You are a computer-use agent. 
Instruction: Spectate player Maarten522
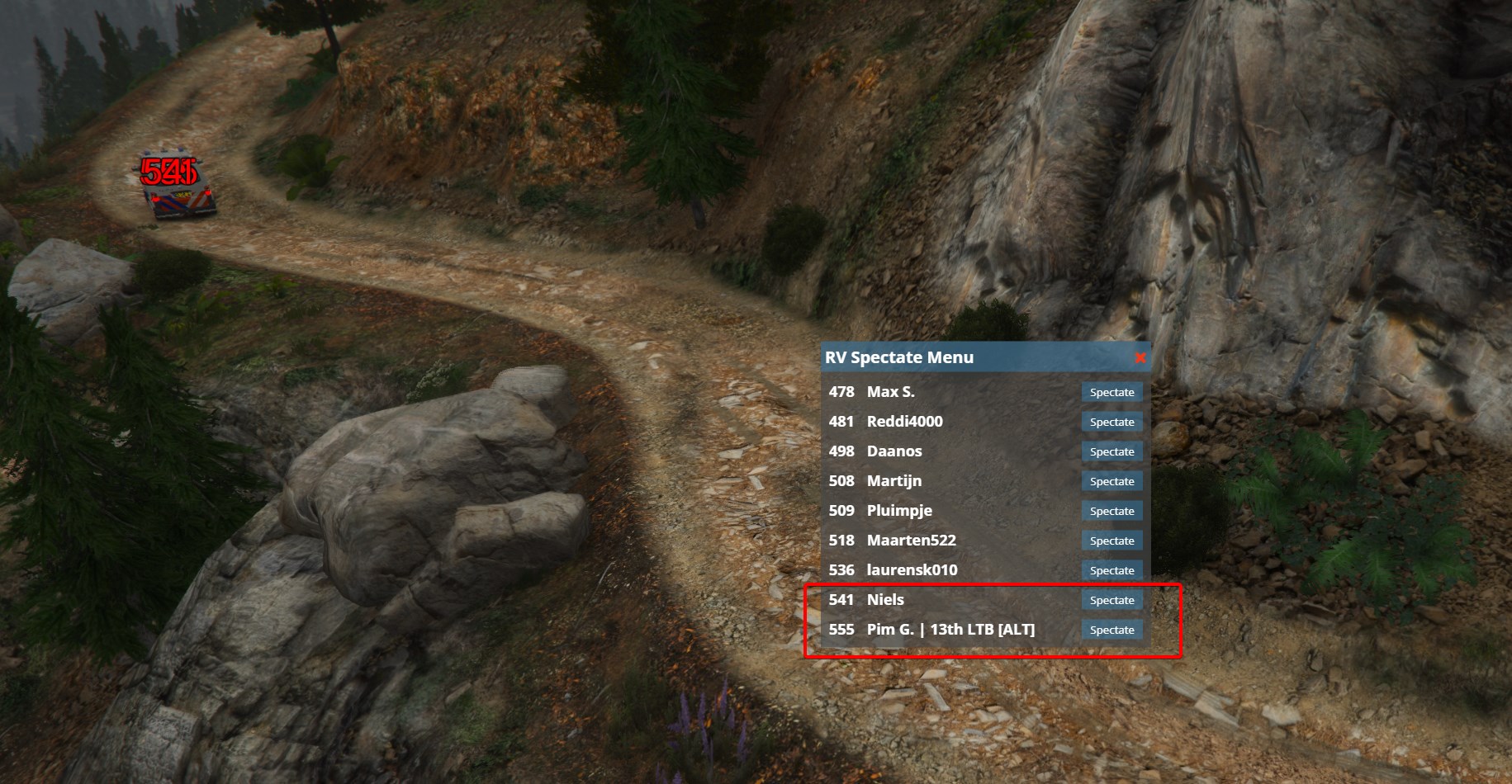(x=1111, y=541)
